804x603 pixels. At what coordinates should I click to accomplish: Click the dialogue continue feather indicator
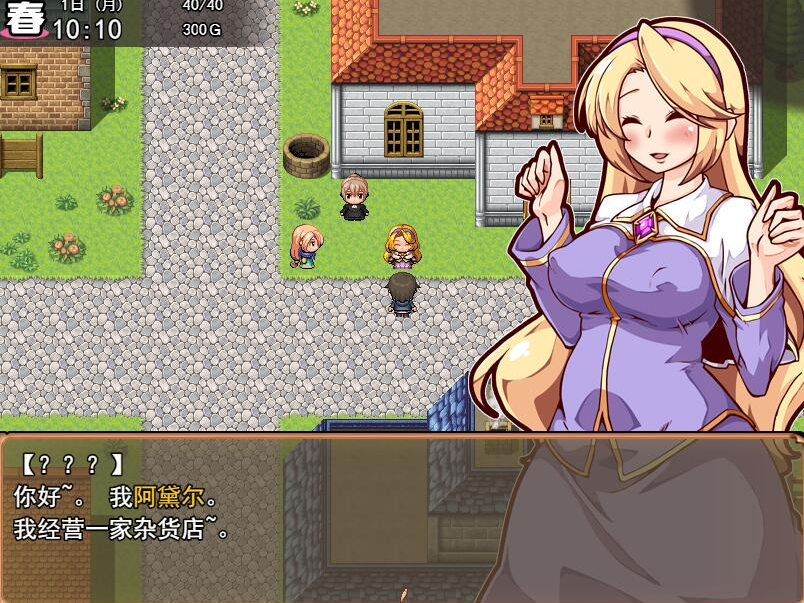click(x=403, y=595)
